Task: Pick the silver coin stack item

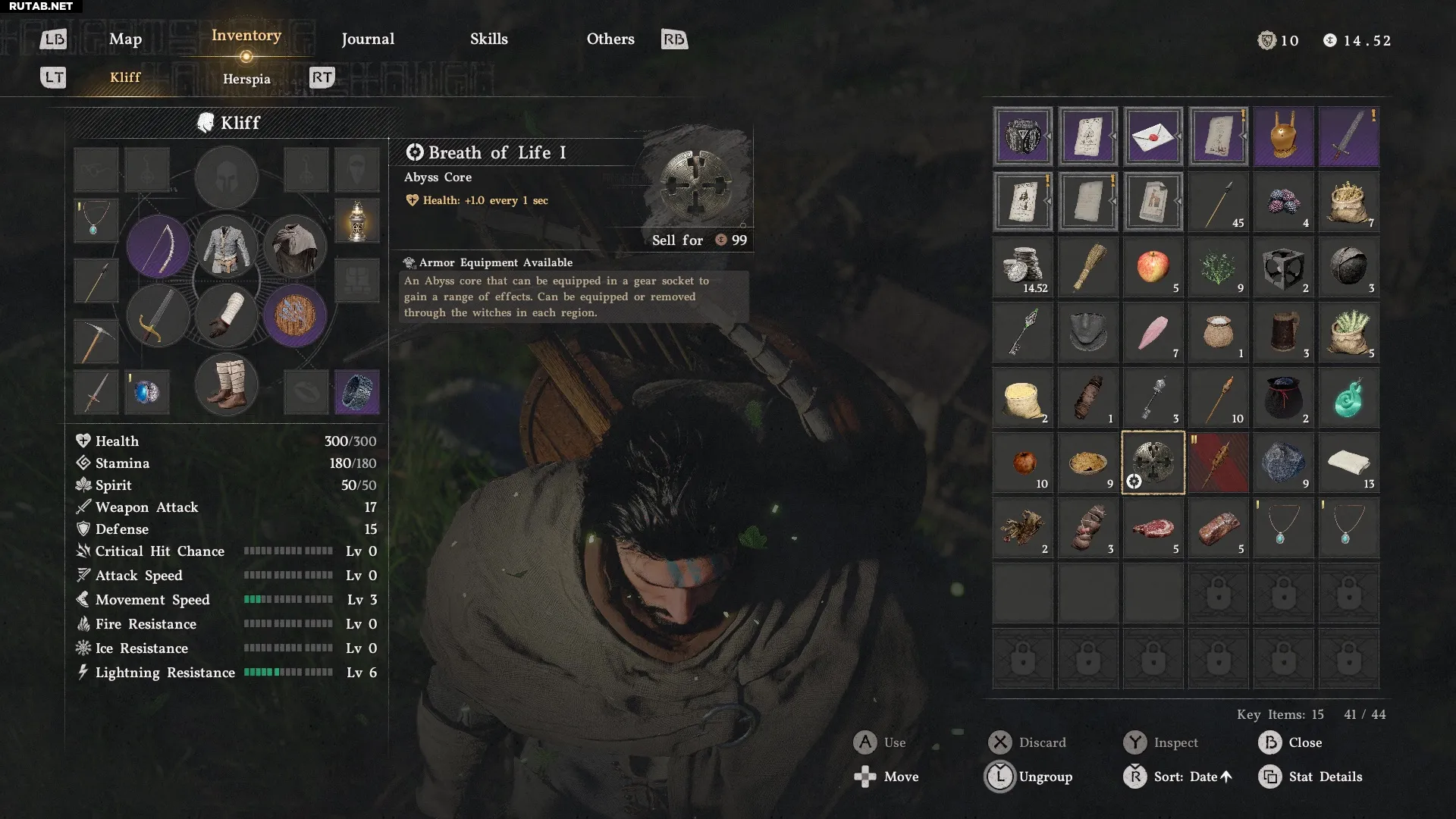Action: point(1022,267)
